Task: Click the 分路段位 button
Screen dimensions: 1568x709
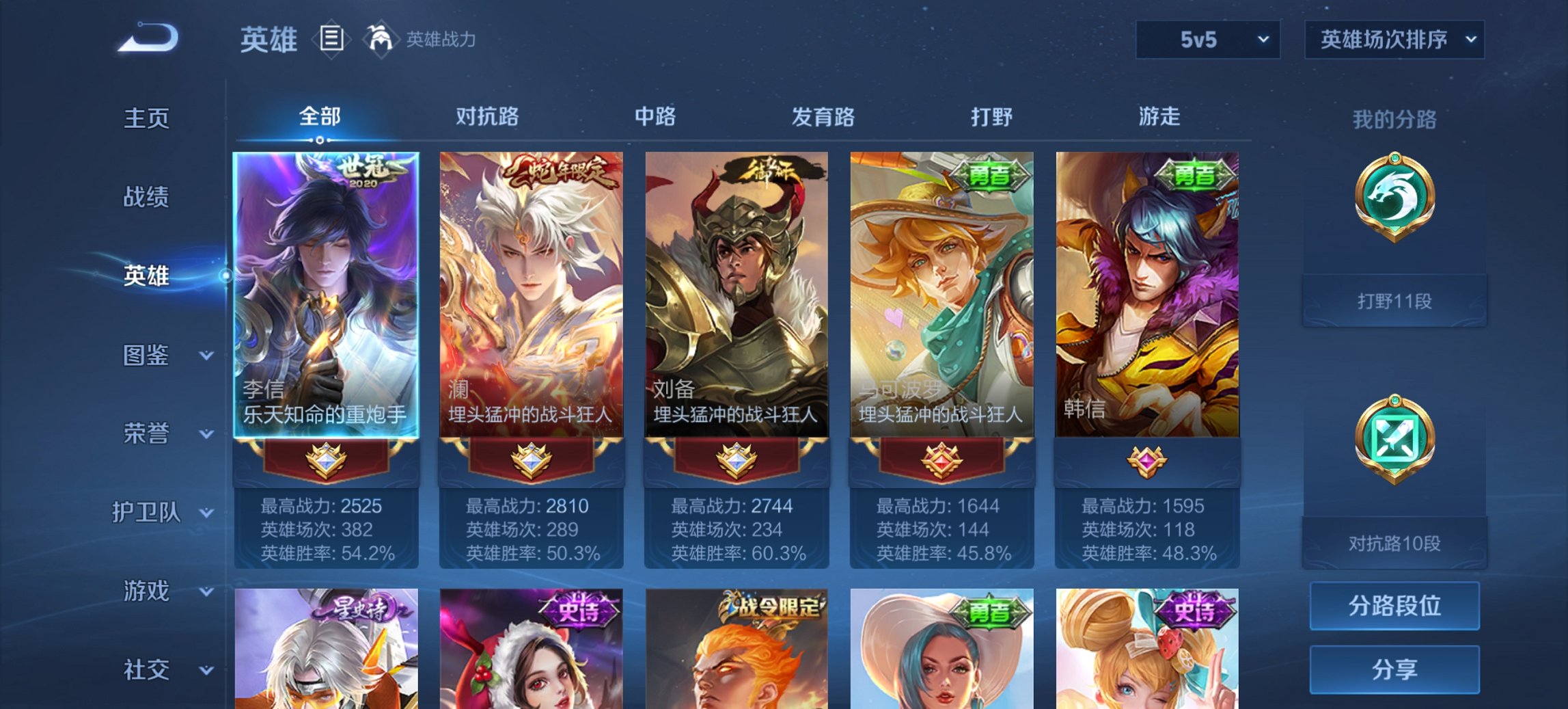Action: [x=1394, y=606]
